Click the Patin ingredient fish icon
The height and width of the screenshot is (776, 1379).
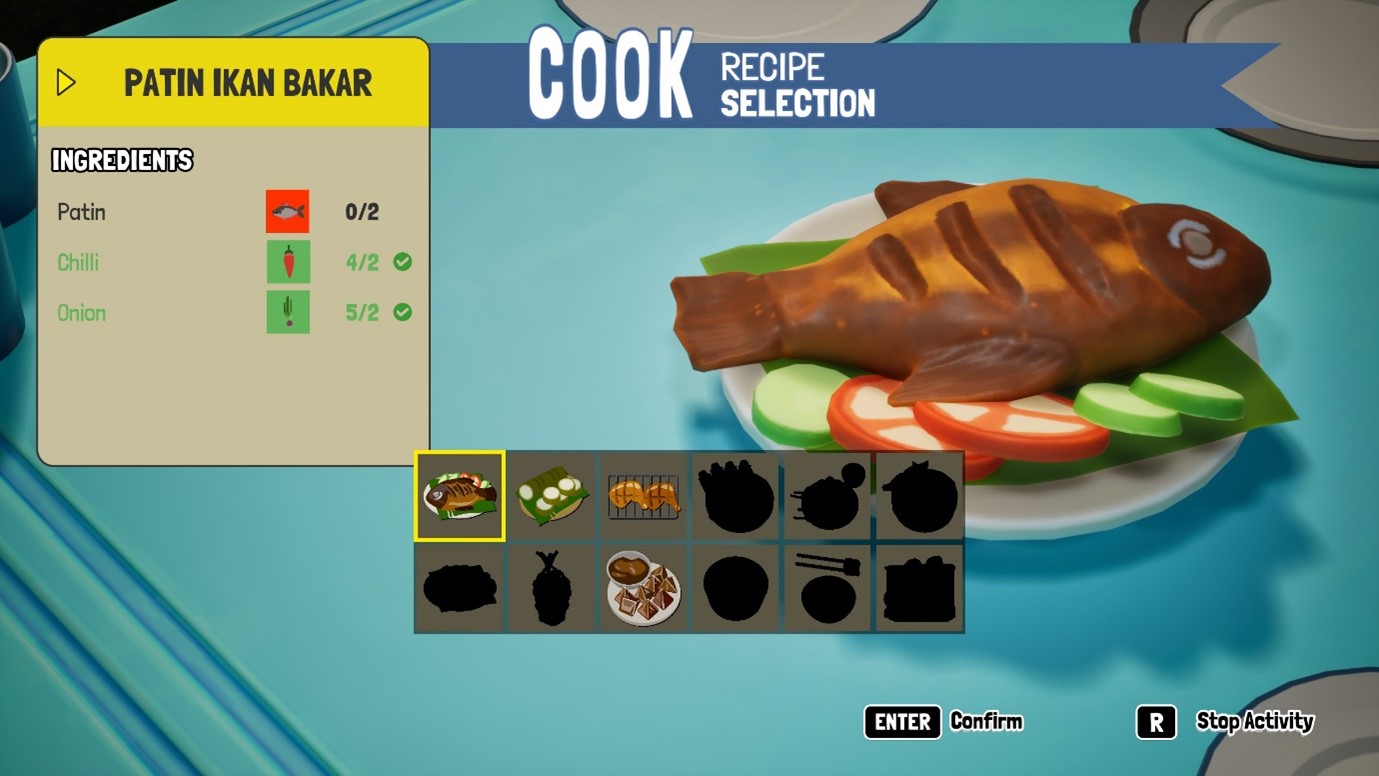point(287,212)
